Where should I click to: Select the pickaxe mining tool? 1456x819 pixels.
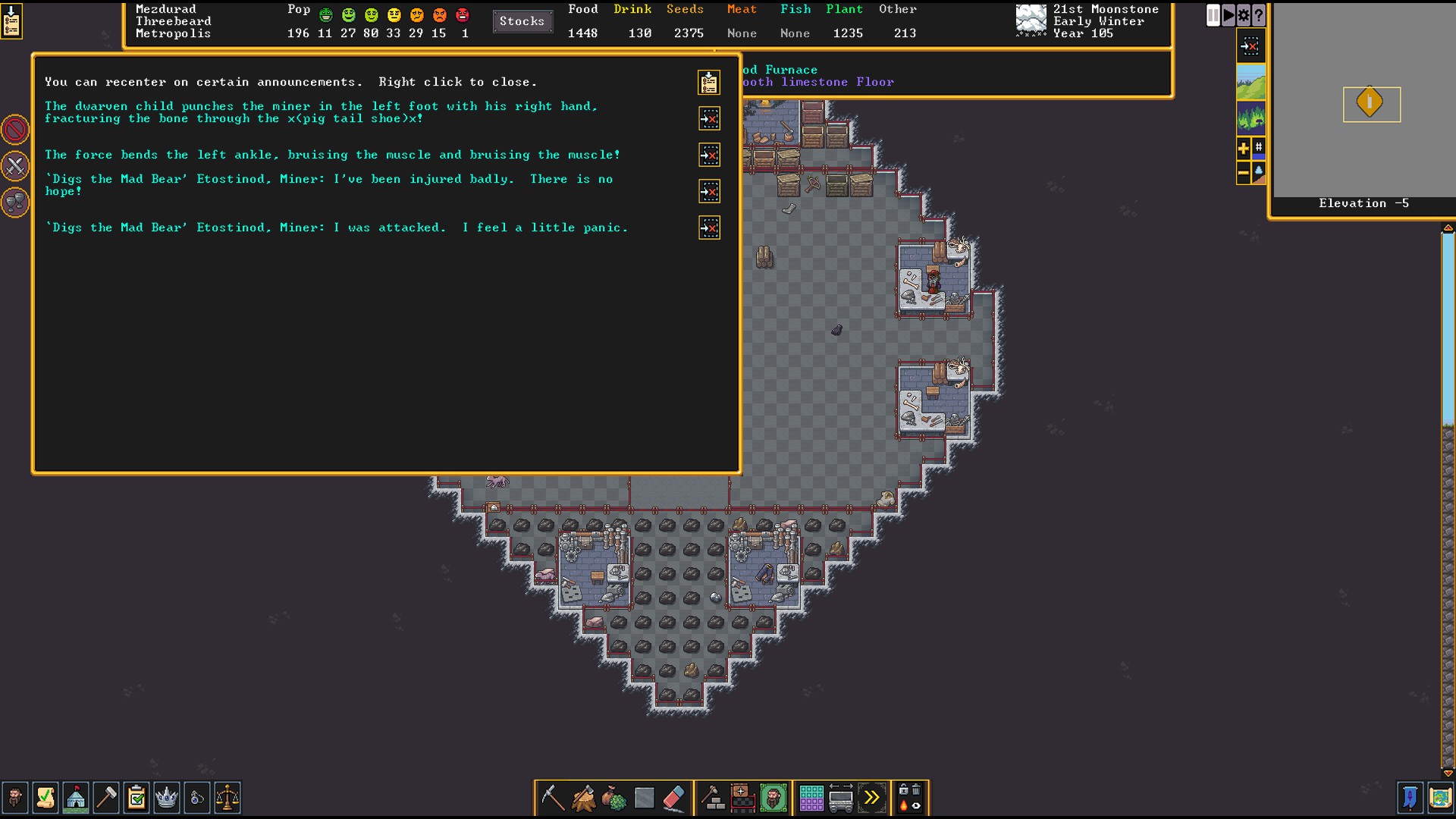click(x=552, y=798)
